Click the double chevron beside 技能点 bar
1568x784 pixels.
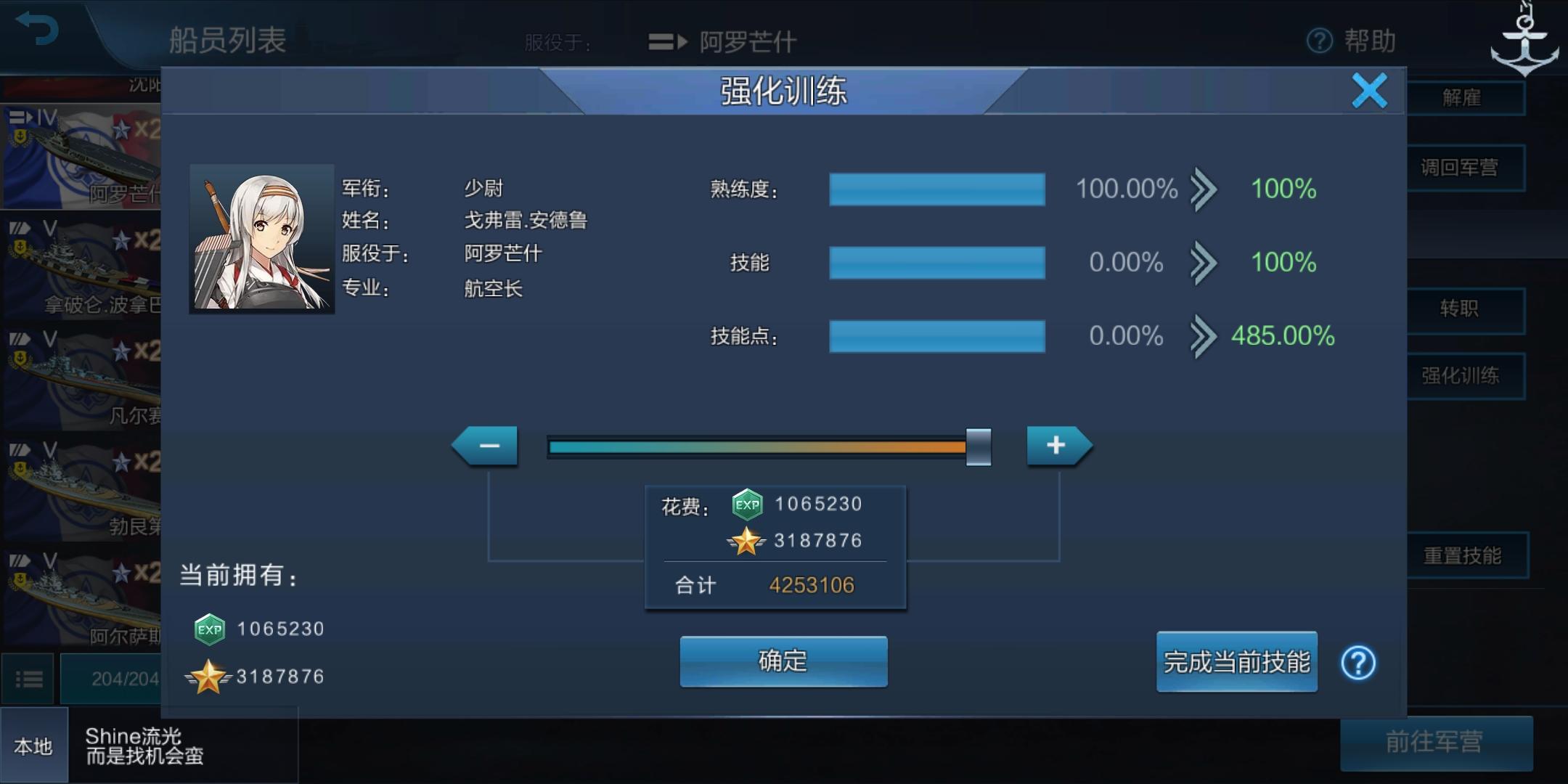click(1204, 336)
